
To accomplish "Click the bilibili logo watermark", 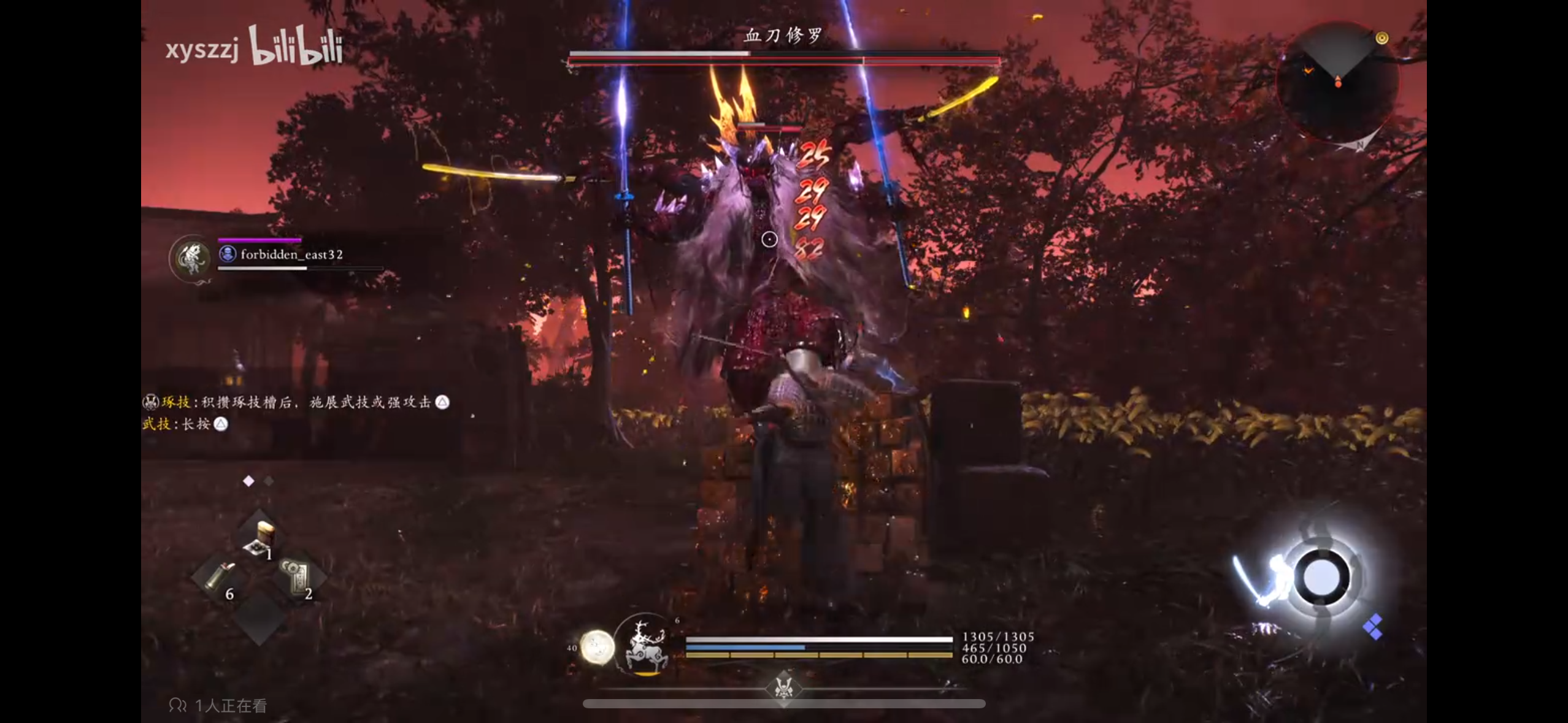I will (295, 46).
